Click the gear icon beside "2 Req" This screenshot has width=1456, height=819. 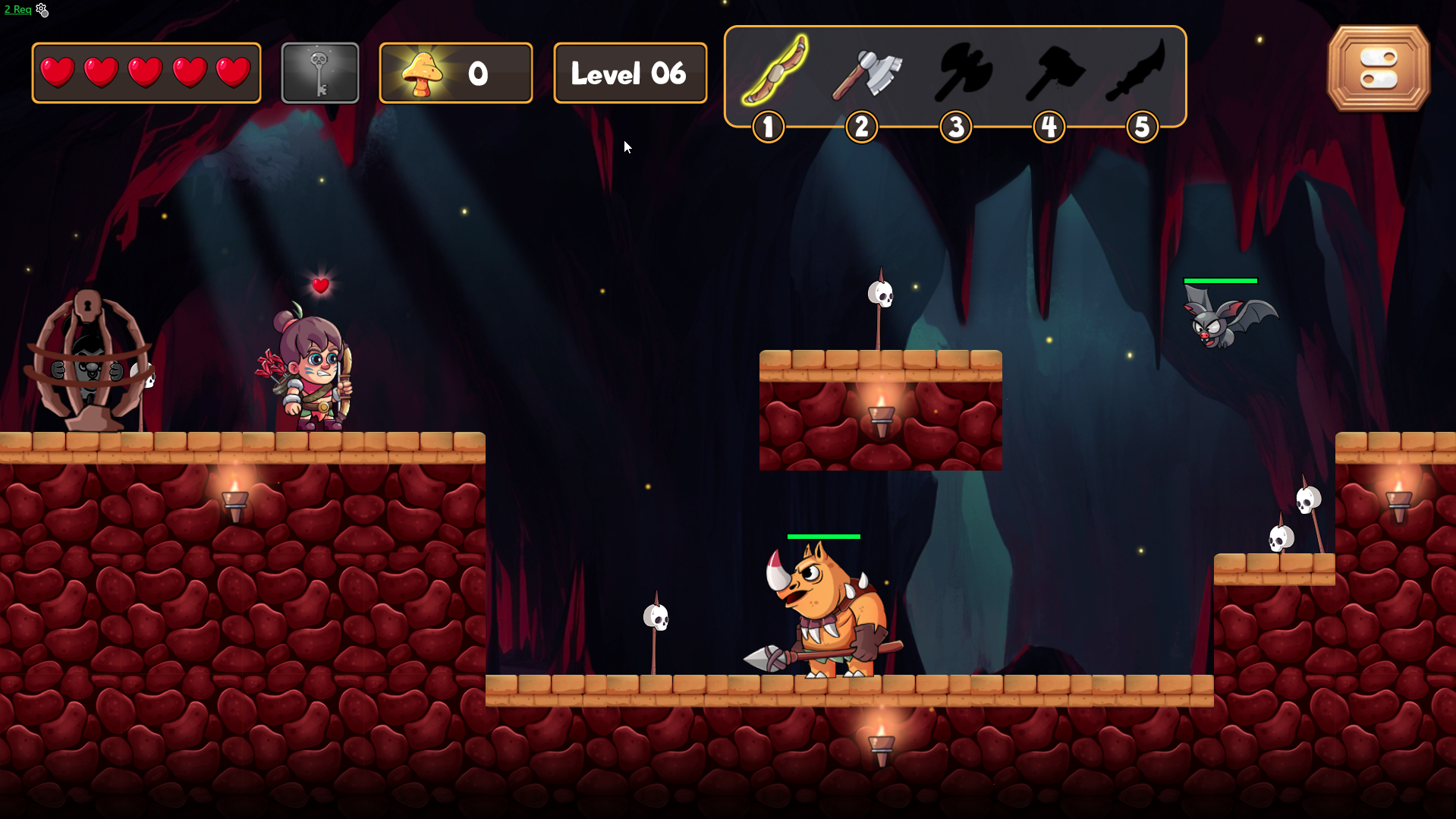click(x=42, y=10)
